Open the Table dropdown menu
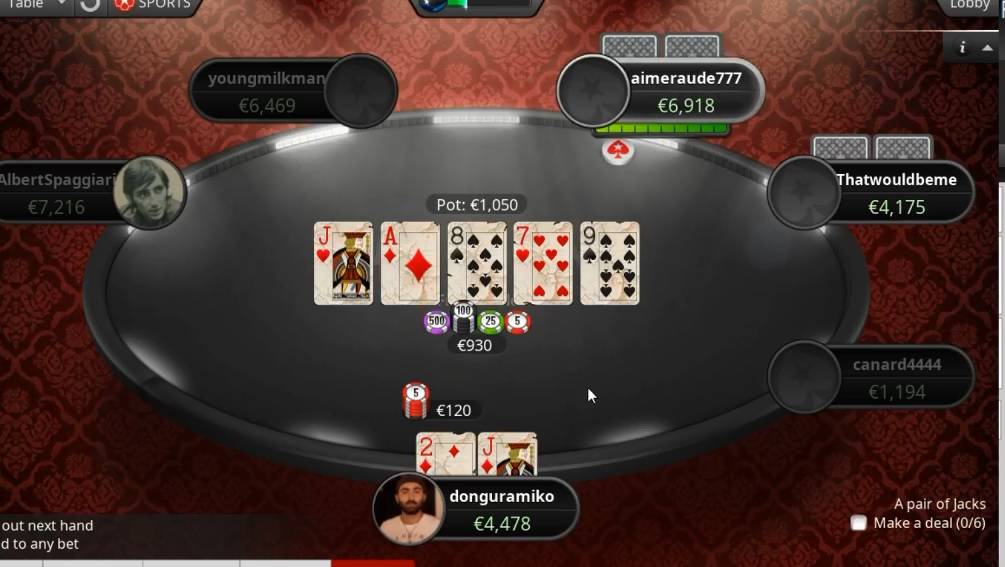The height and width of the screenshot is (567, 1005). coord(35,5)
